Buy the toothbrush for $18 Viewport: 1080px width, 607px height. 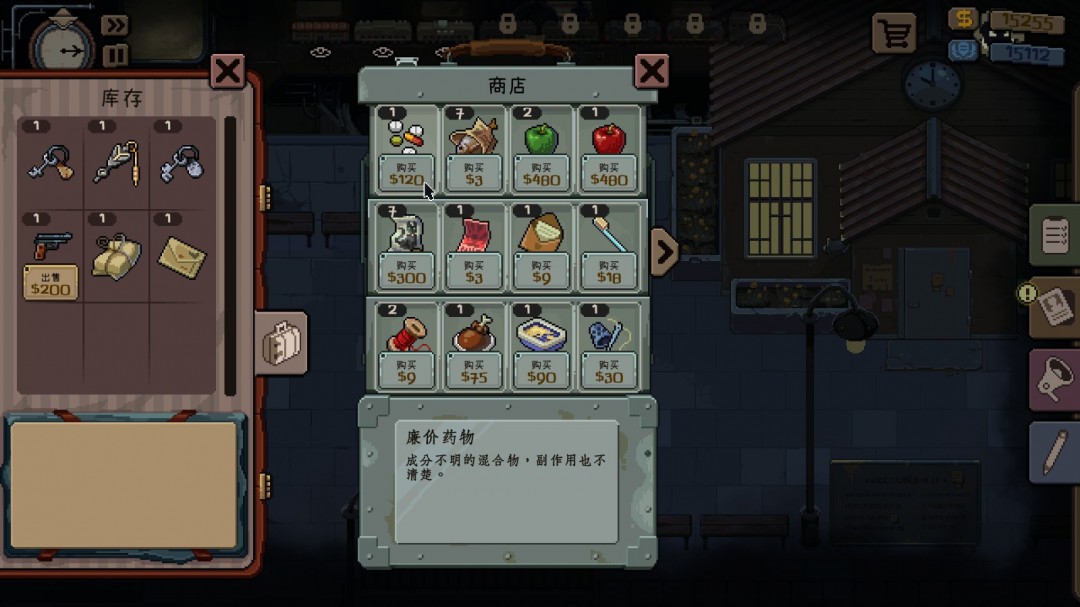click(x=609, y=272)
